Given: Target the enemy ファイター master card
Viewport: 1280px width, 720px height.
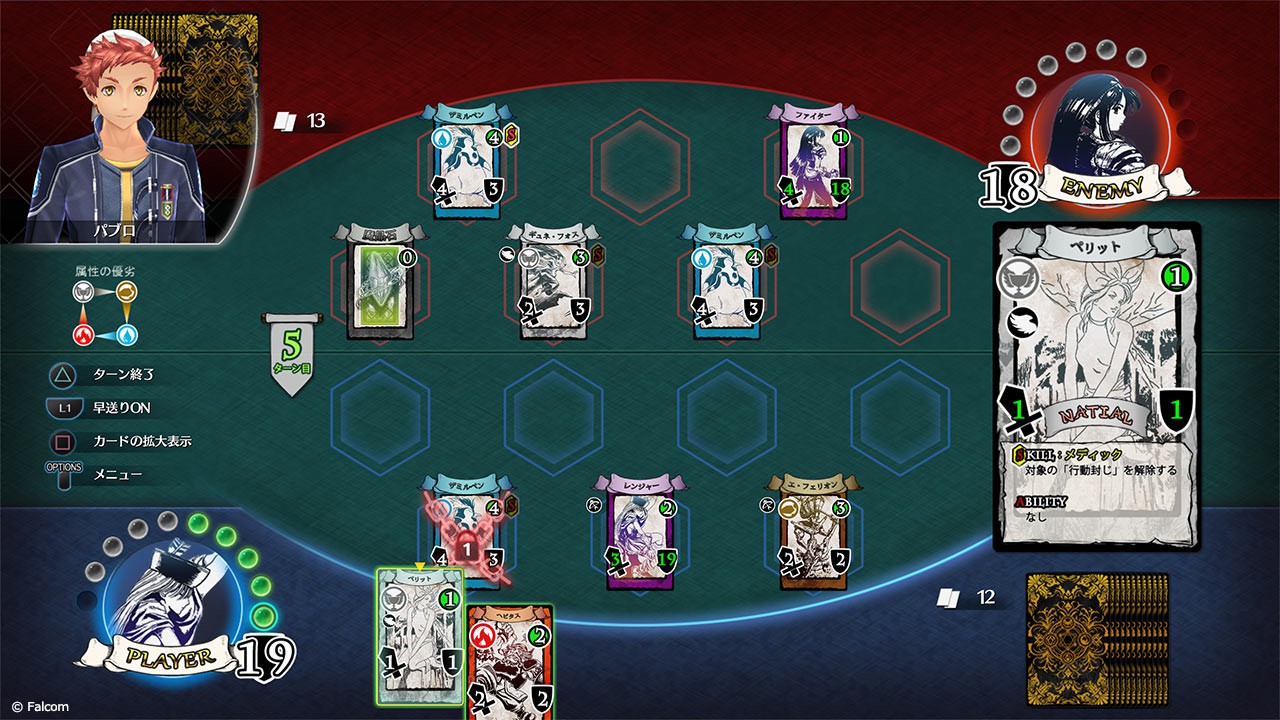Looking at the screenshot, I should pos(812,162).
